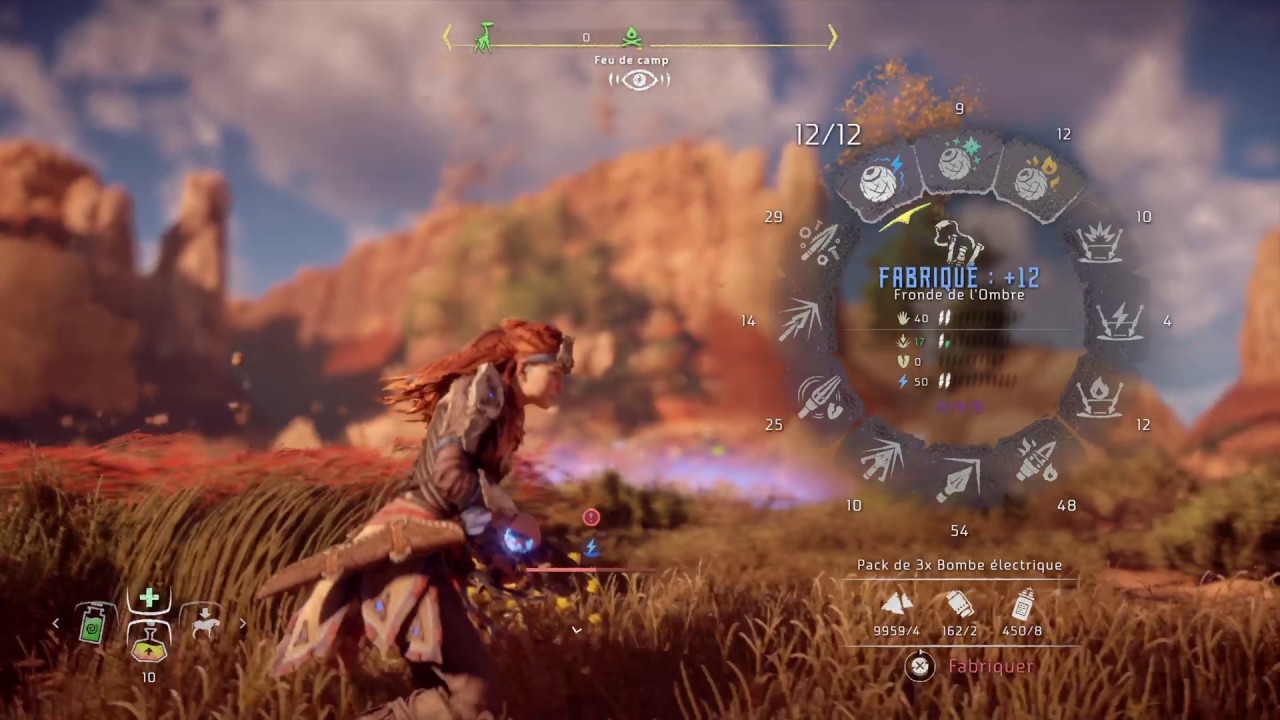Viewport: 1280px width, 720px height.
Task: Select the fire trap slot
Action: pos(1100,397)
